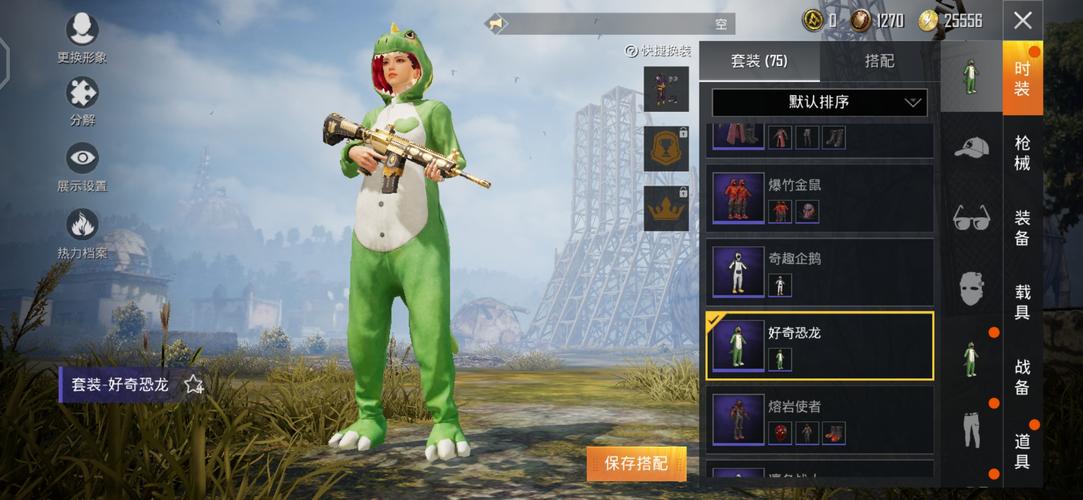The image size is (1083, 500).
Task: Switch to the 枪械 firearms category
Action: [x=1022, y=153]
